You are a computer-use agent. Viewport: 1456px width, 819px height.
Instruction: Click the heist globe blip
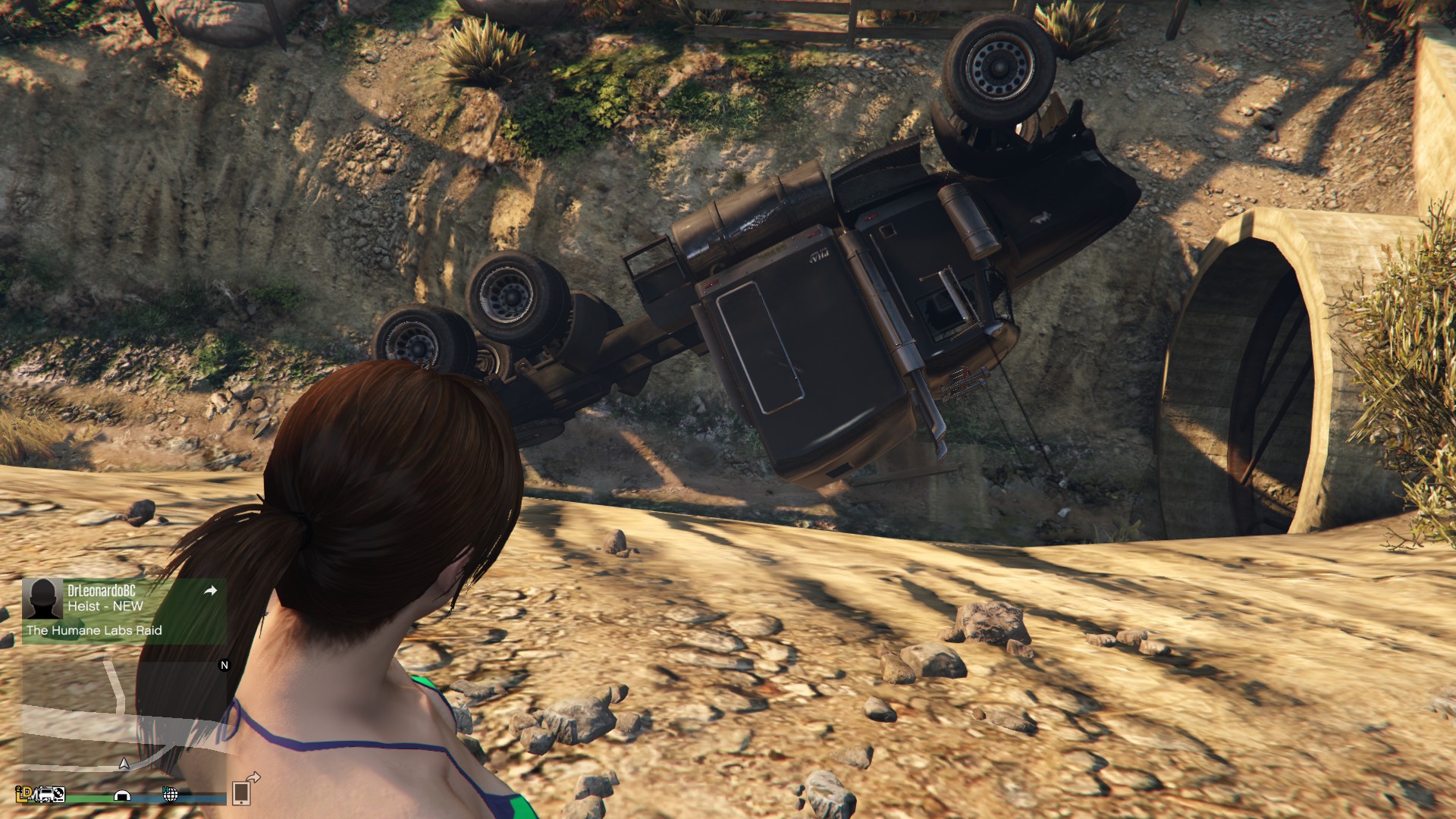coord(171,794)
